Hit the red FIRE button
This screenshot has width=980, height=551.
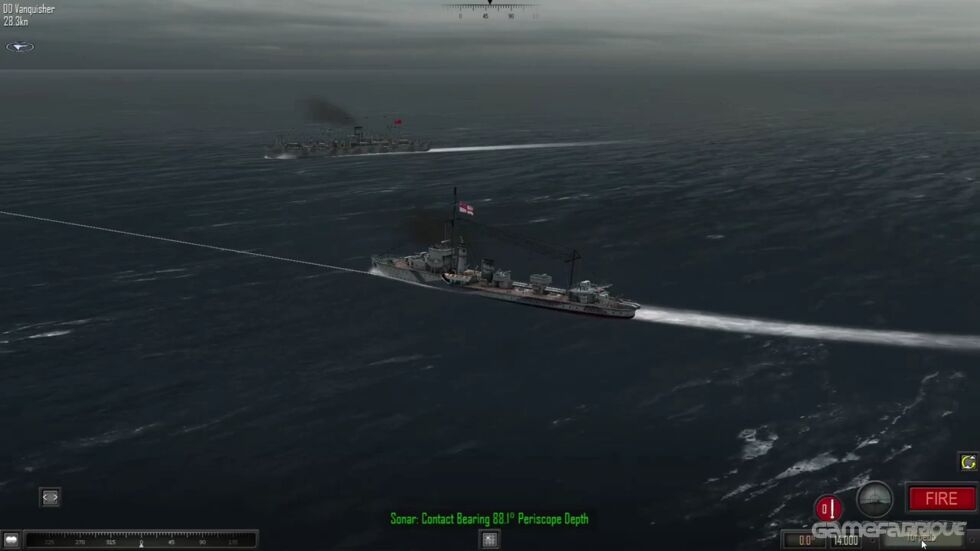pos(941,498)
